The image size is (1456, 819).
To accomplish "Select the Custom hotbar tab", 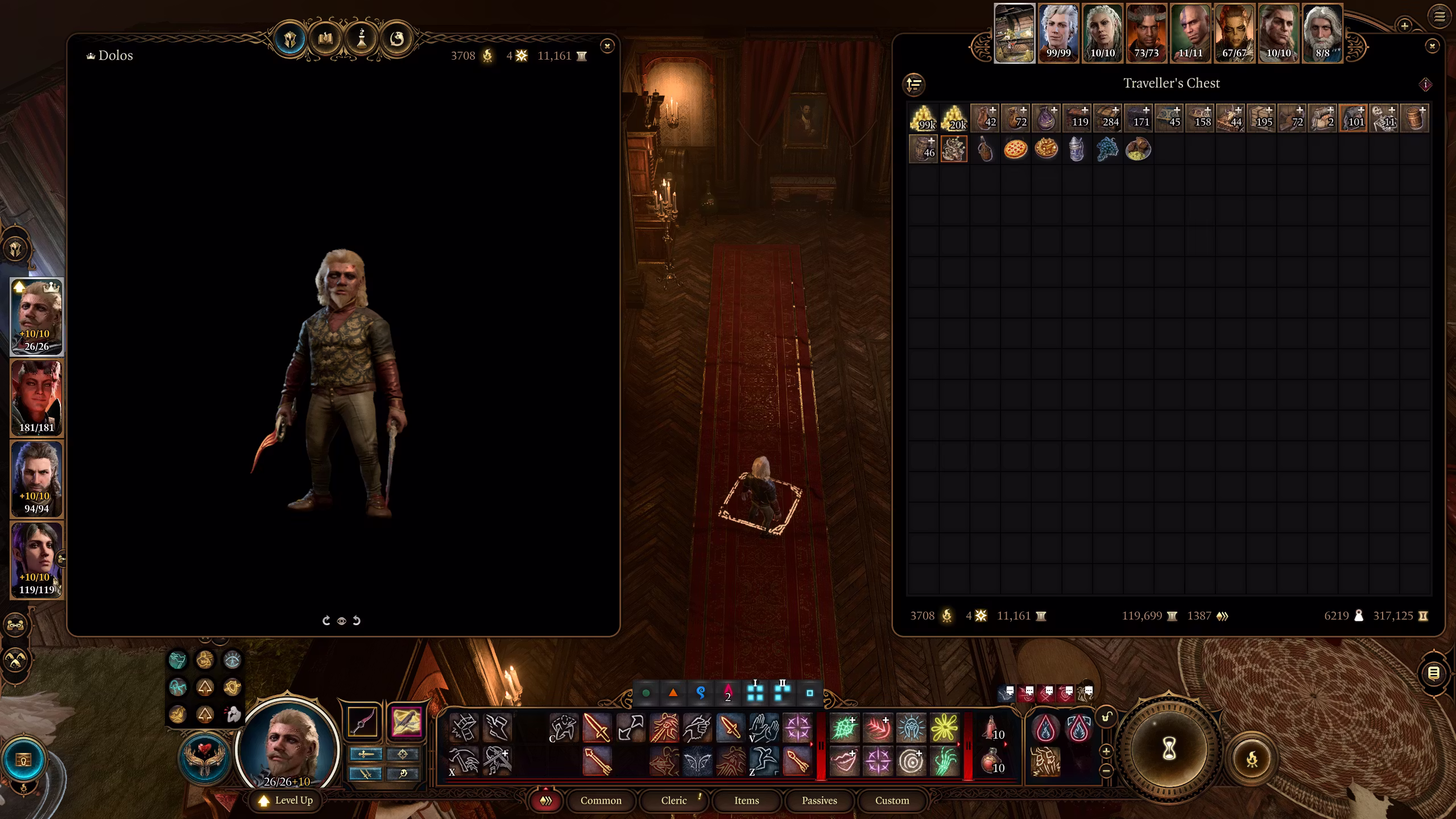I will tap(892, 800).
